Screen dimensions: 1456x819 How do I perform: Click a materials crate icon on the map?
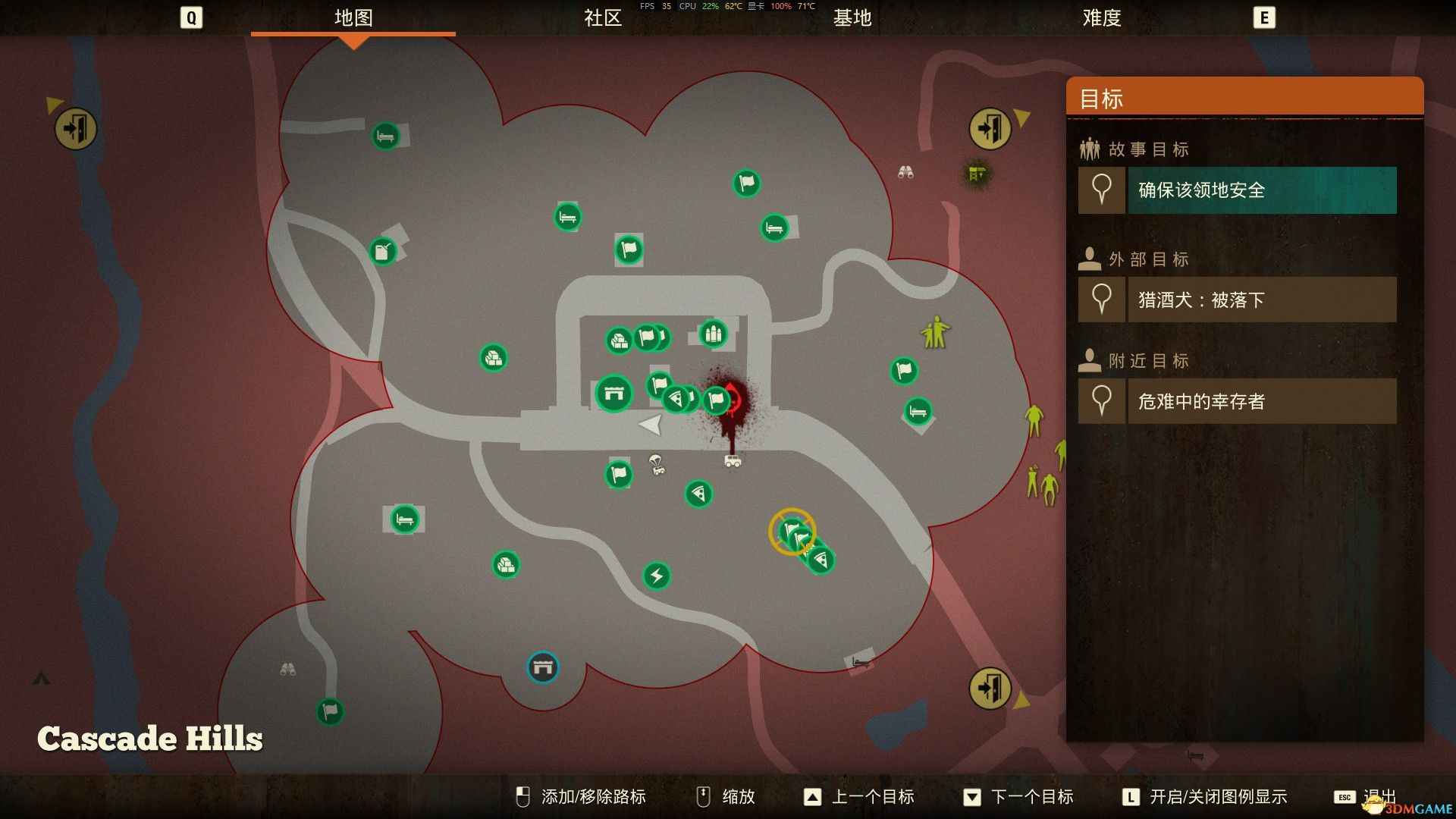pos(493,358)
